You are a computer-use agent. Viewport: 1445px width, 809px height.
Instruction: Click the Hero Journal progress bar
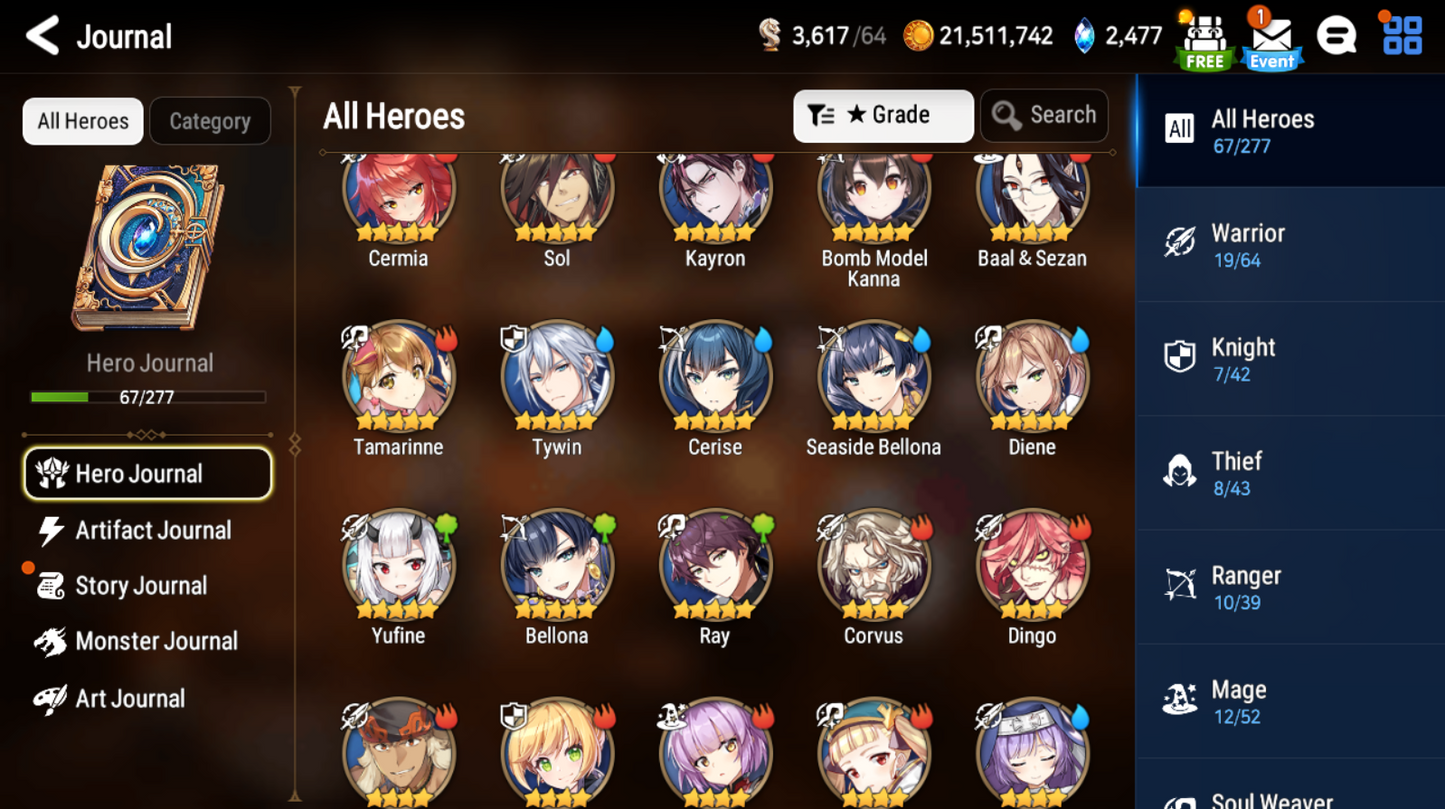tap(150, 396)
